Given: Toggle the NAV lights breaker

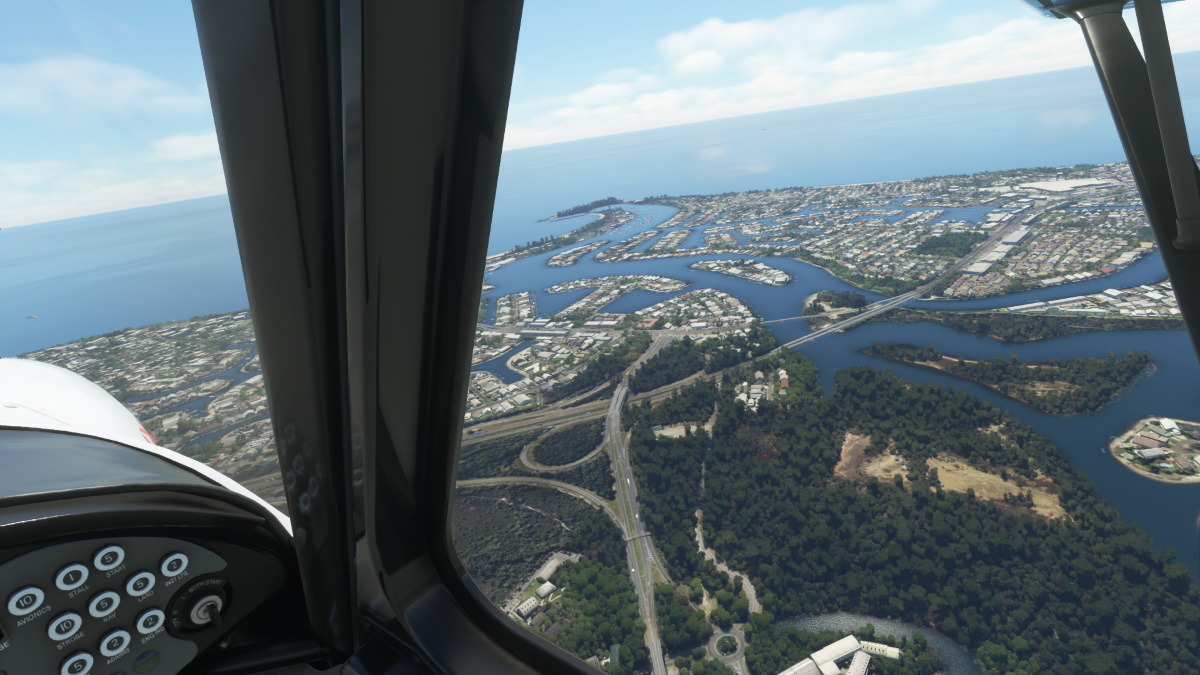Looking at the screenshot, I should coord(103,603).
